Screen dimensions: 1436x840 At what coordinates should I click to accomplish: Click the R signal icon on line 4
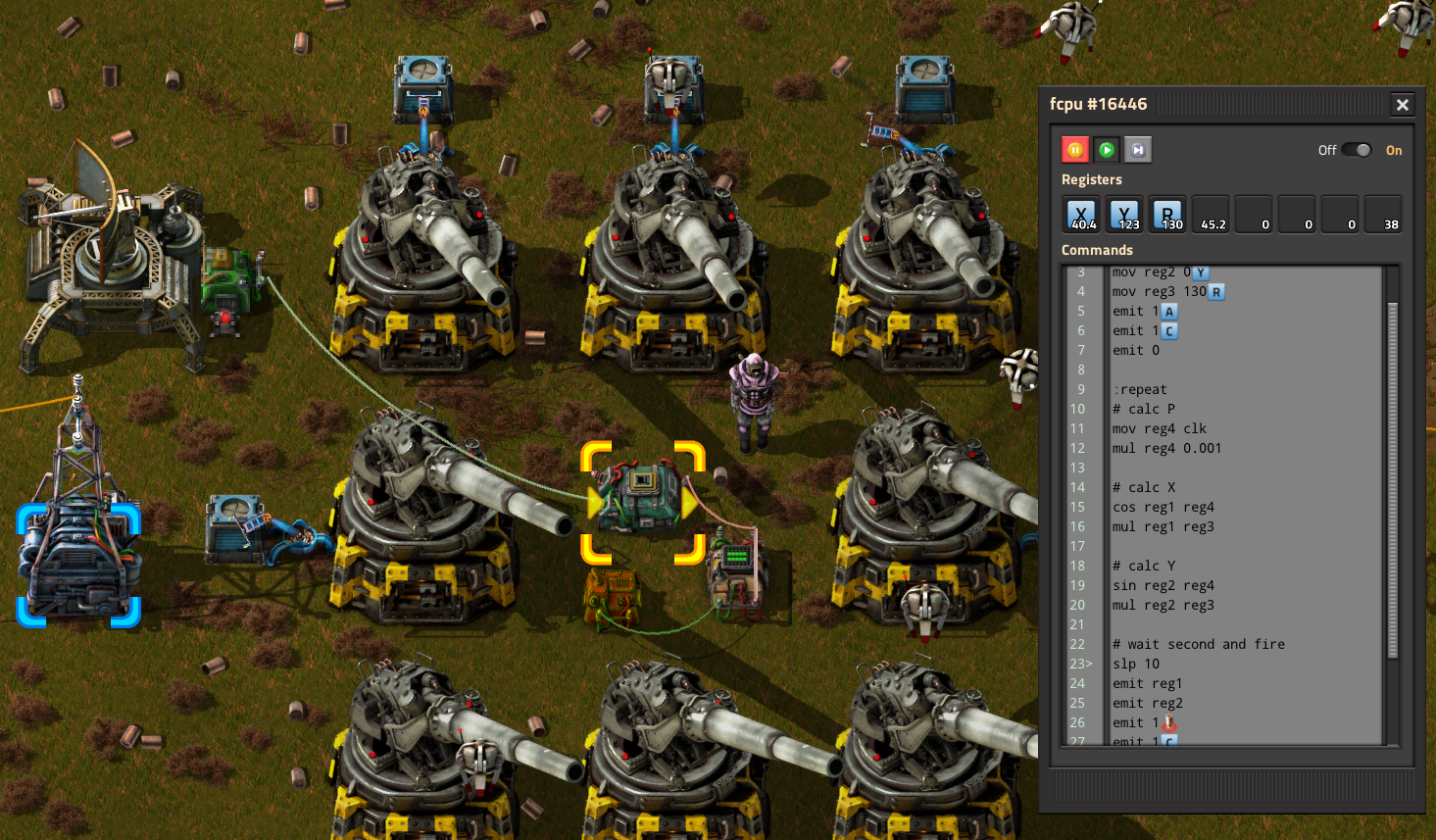click(x=1216, y=291)
